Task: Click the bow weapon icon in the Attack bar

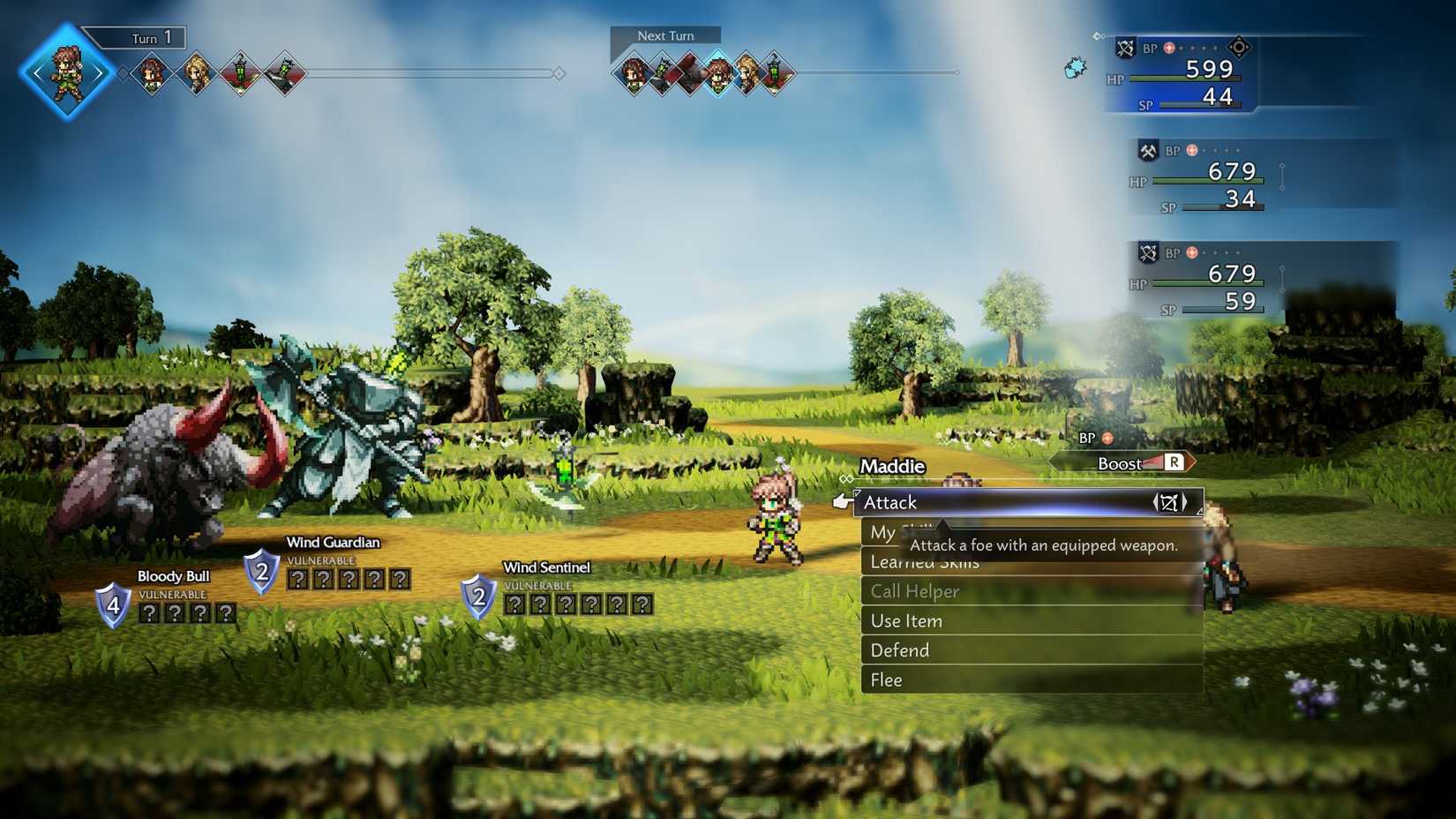Action: coord(1172,501)
